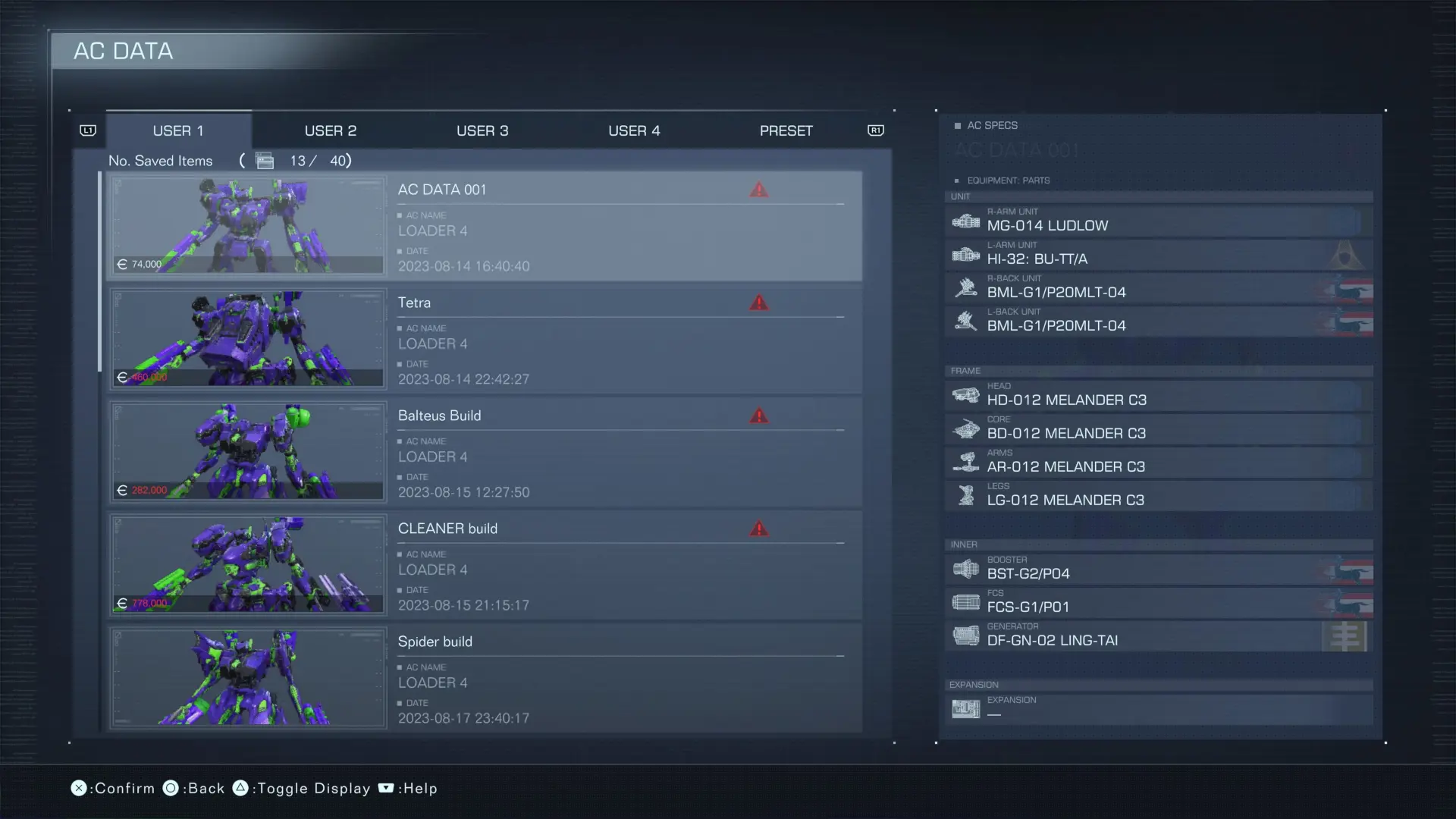Click the warning triangle on AC DATA 001

[x=759, y=190]
